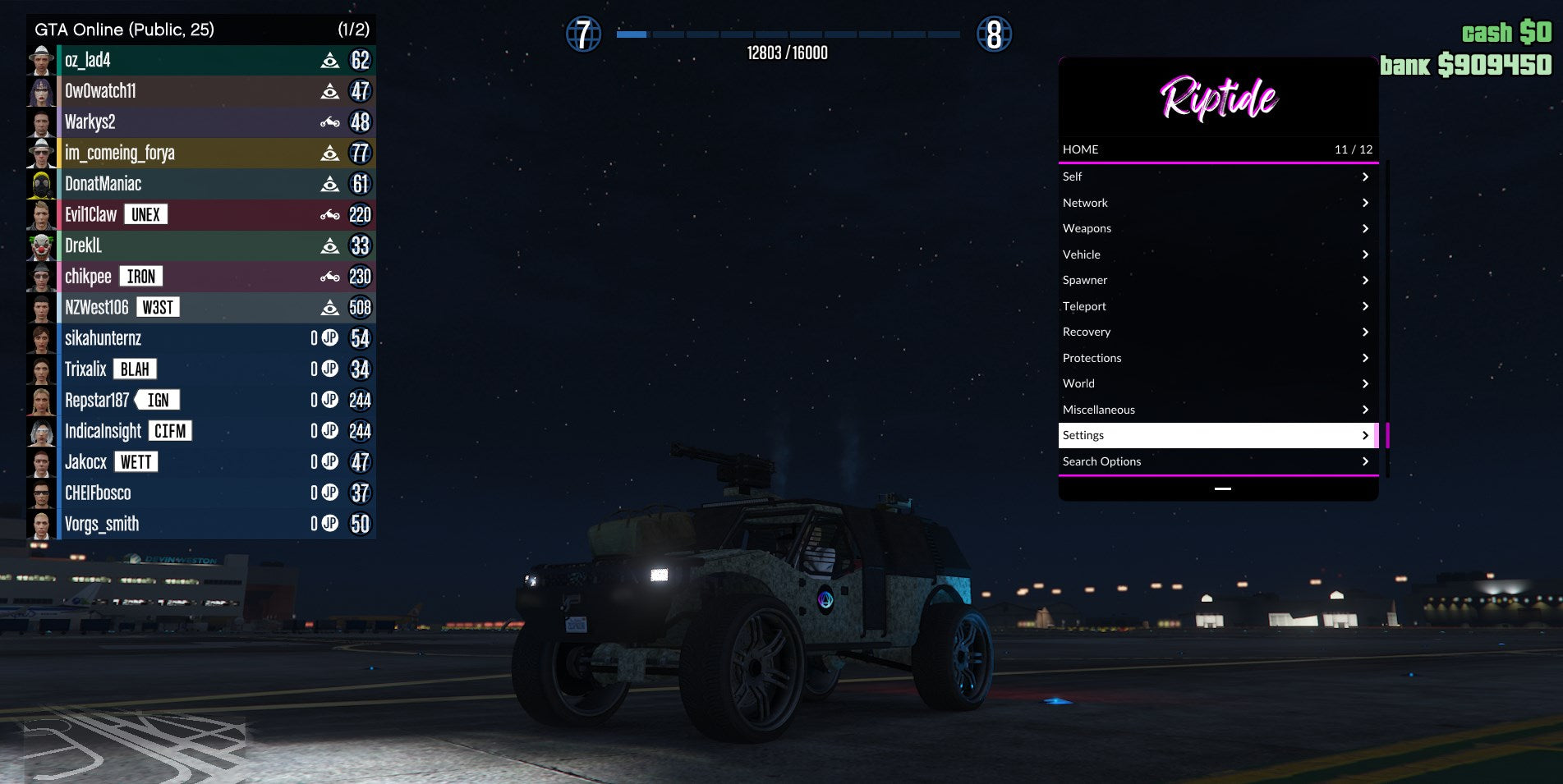This screenshot has width=1563, height=784.
Task: Click the Riptide menu header banner
Action: click(1218, 98)
